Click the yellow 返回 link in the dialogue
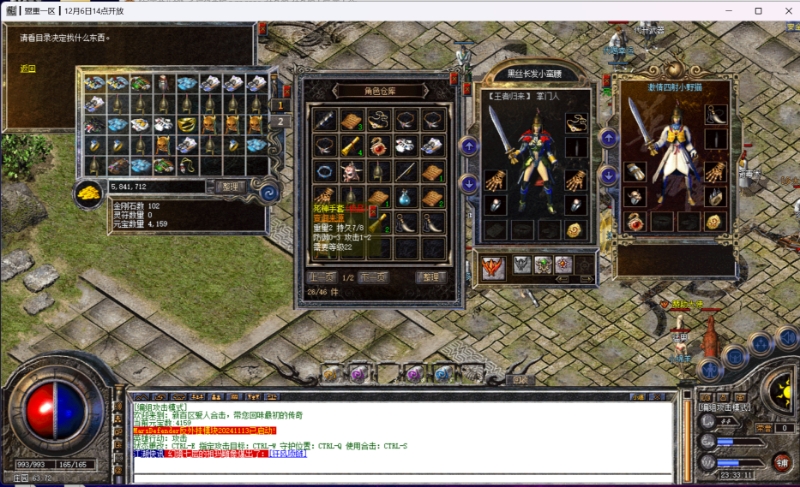The height and width of the screenshot is (487, 800). pos(28,69)
